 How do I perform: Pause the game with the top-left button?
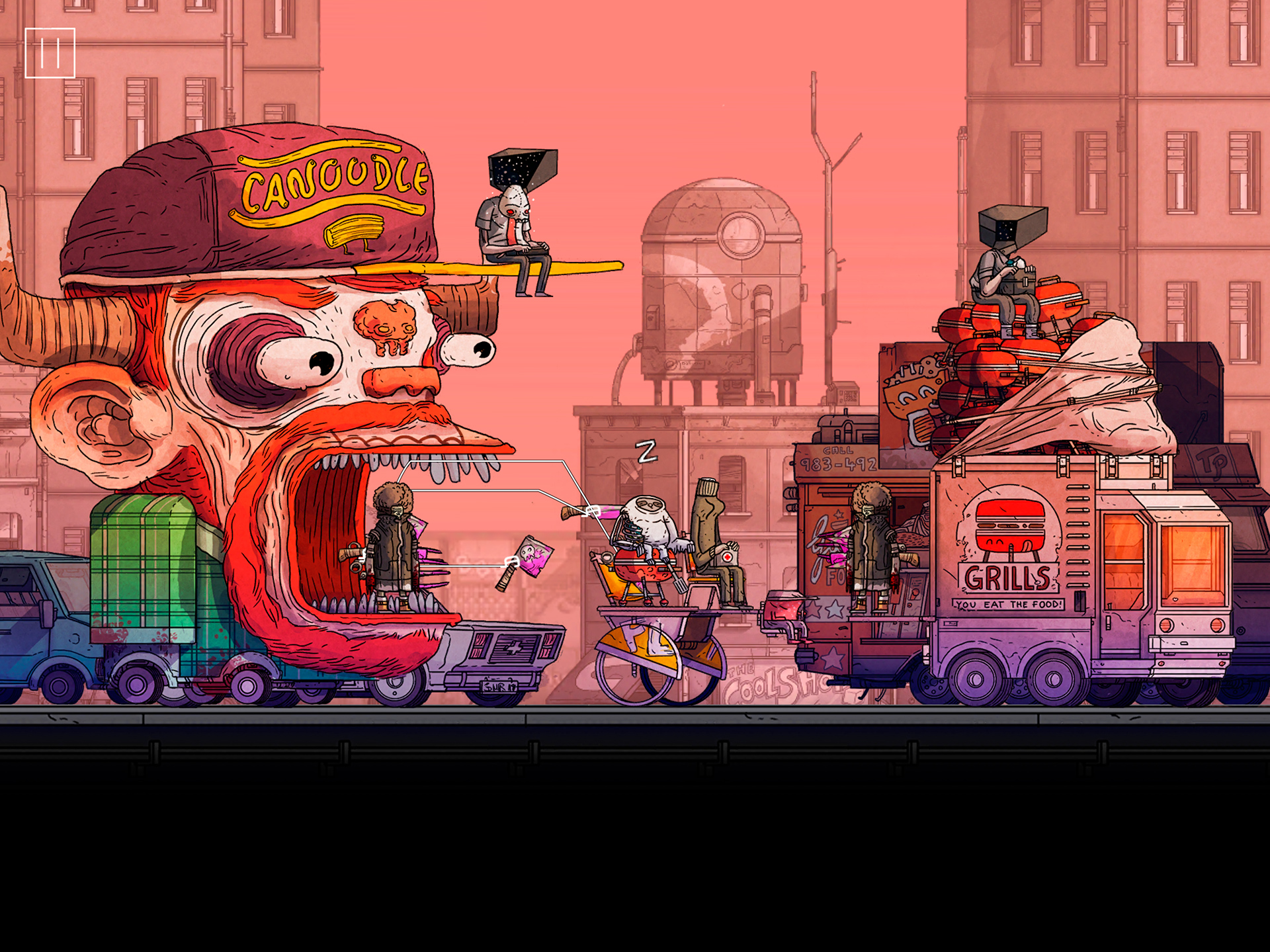point(50,53)
